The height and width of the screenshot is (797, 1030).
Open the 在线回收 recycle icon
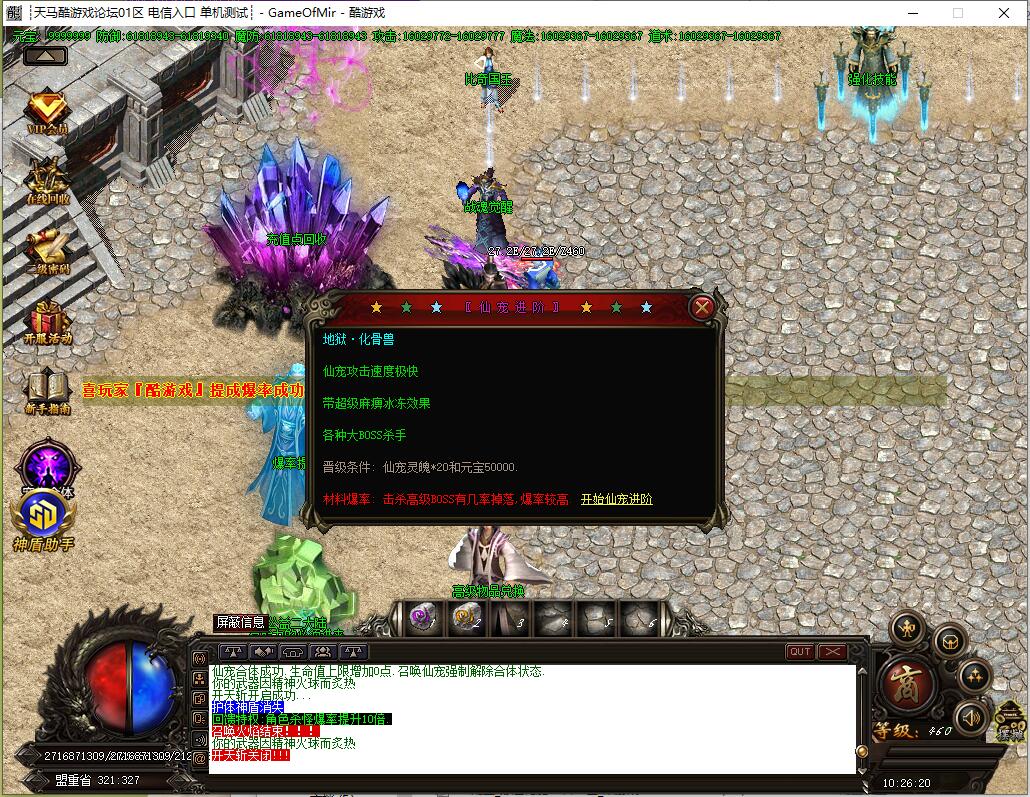coord(47,178)
